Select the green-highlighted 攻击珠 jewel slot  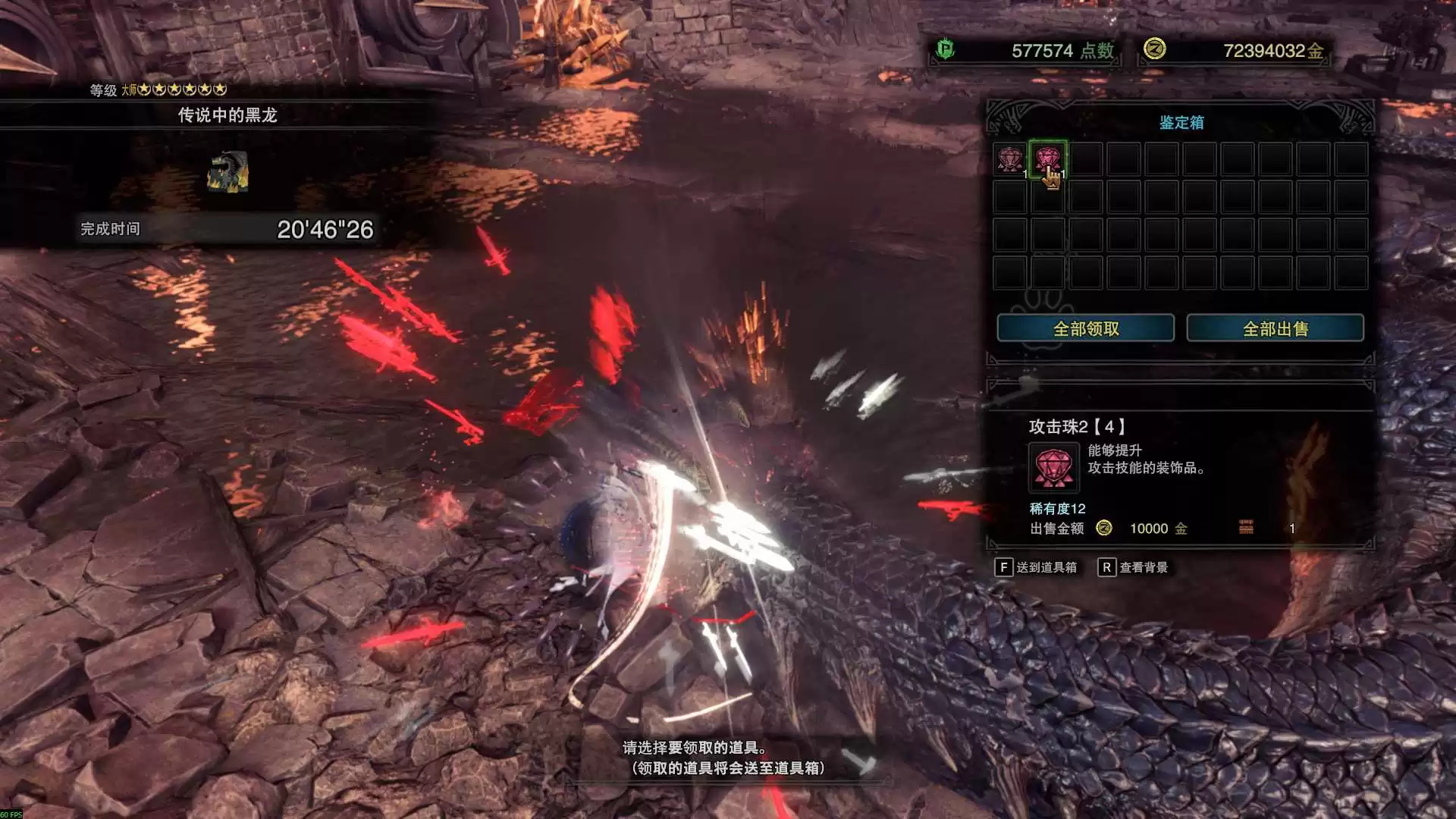click(x=1047, y=159)
